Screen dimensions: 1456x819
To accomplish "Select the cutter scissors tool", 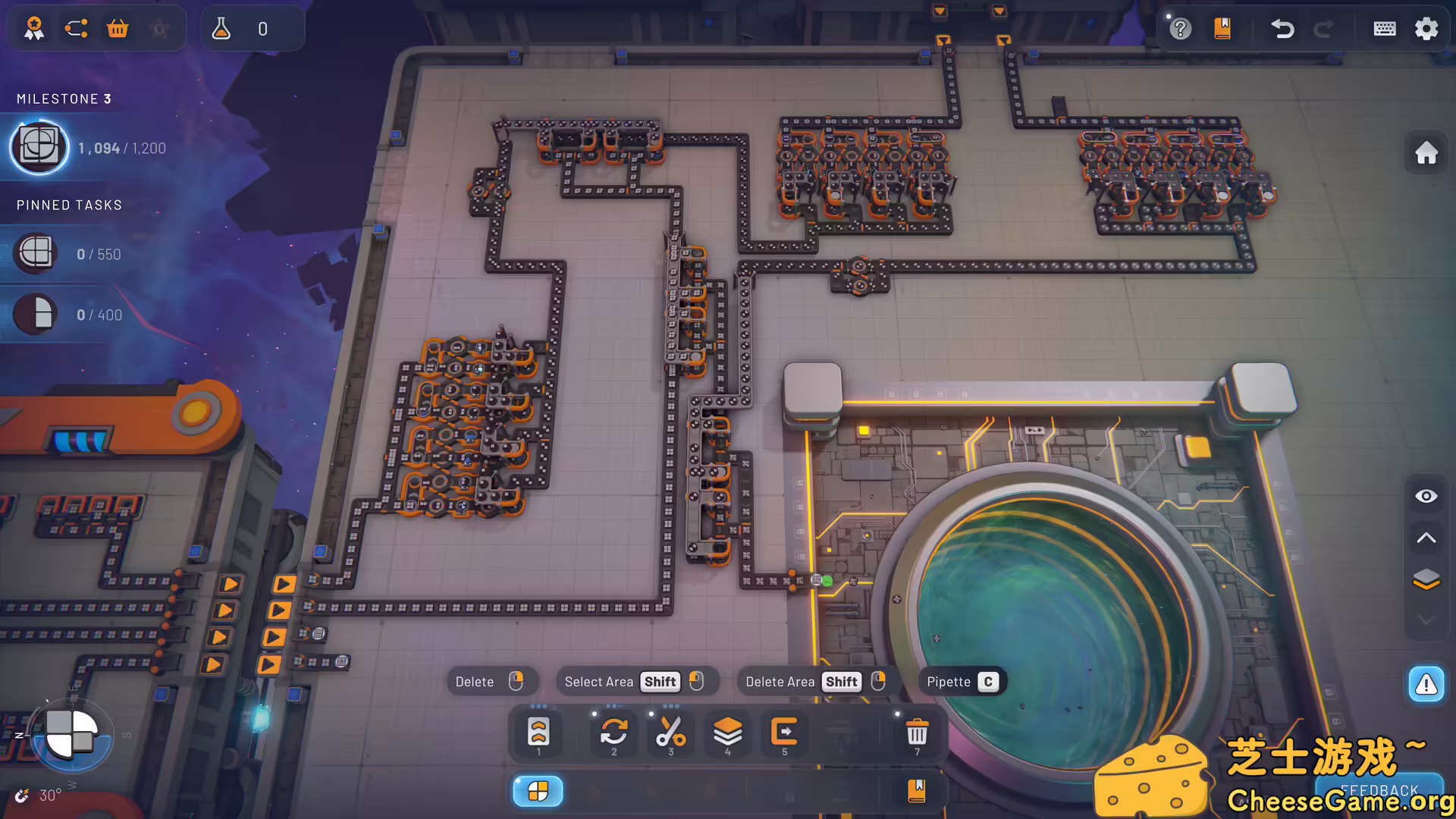I will (670, 732).
